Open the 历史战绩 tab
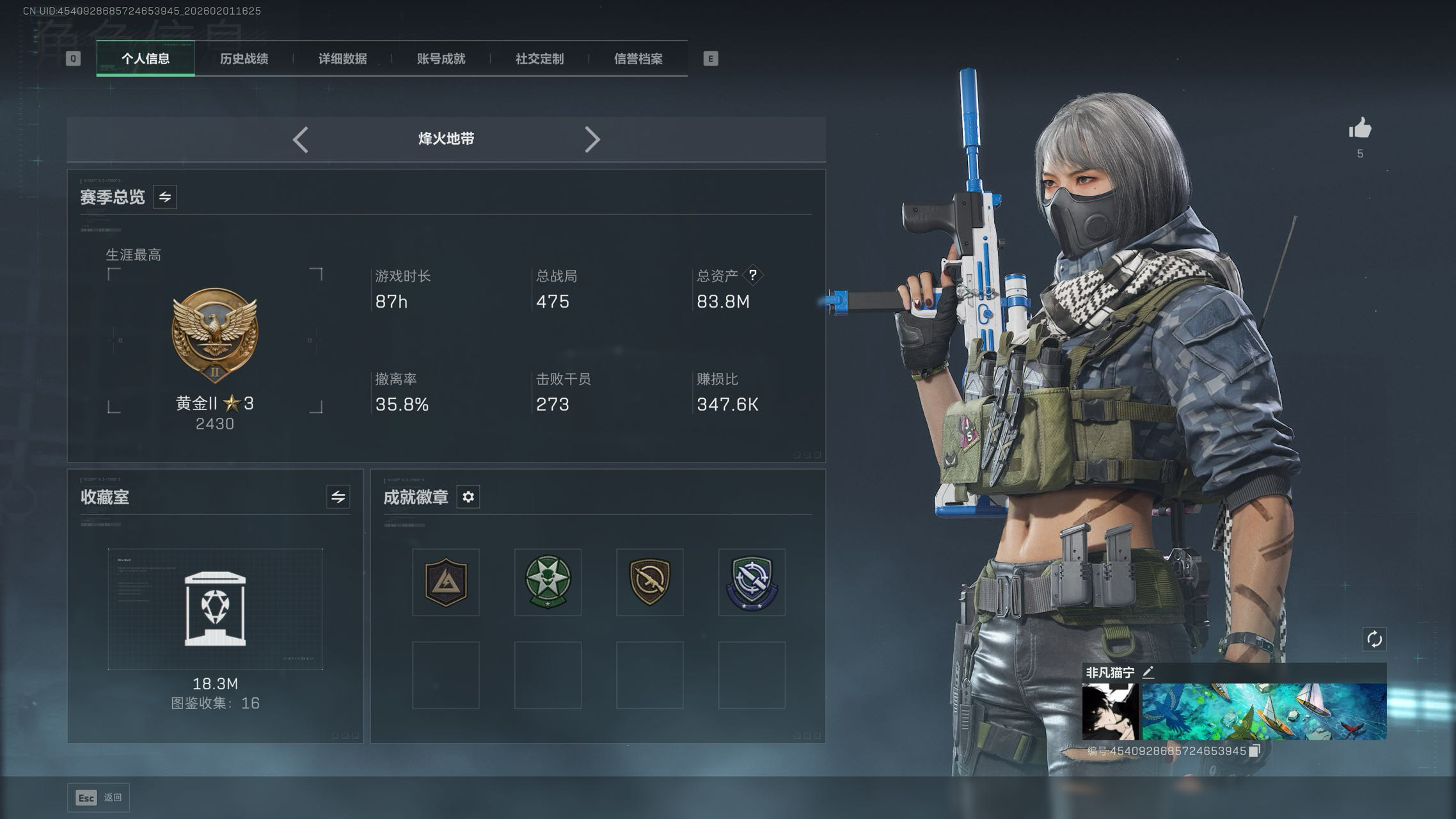This screenshot has width=1456, height=819. tap(244, 59)
